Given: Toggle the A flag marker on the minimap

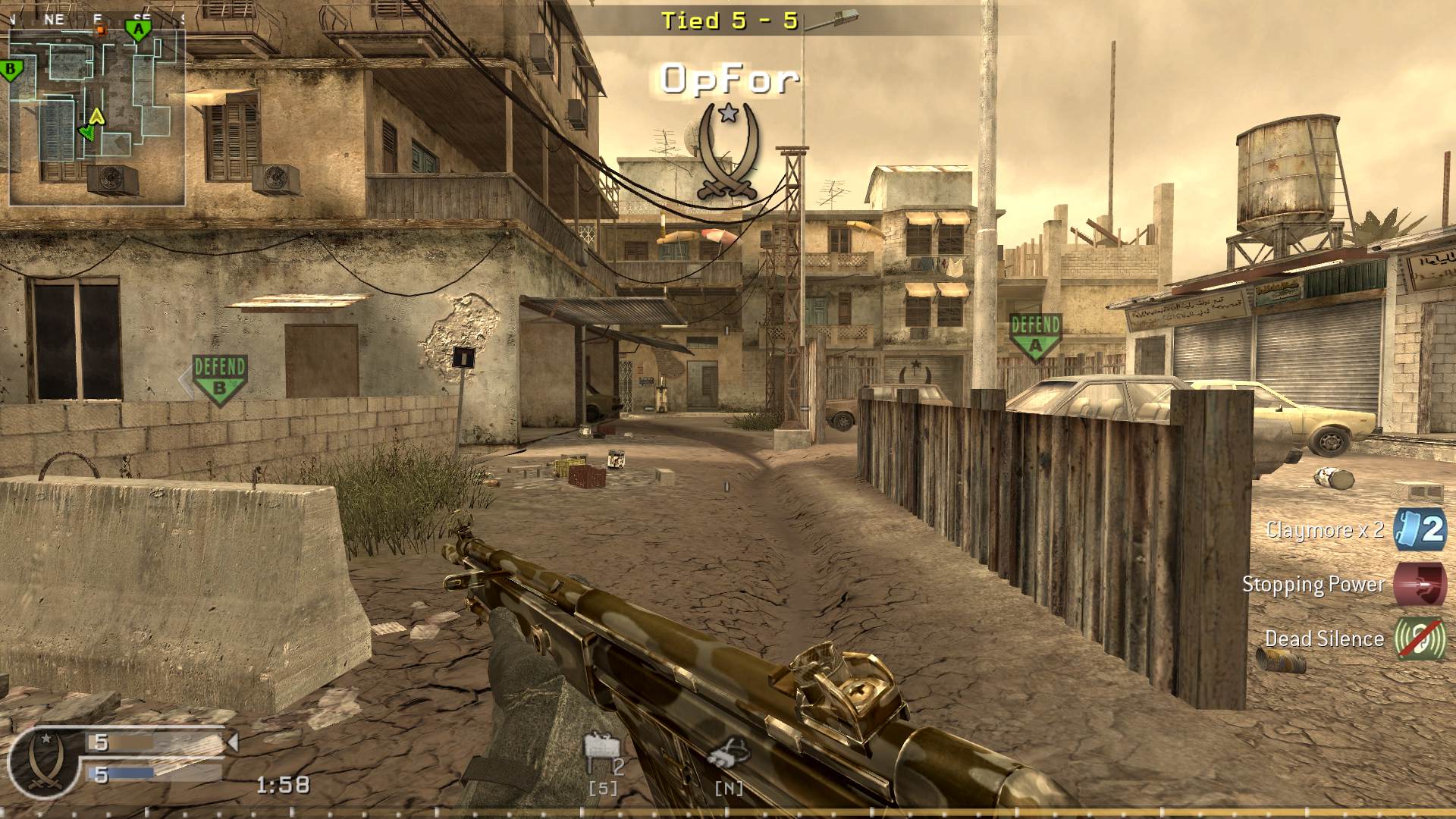Looking at the screenshot, I should (x=139, y=28).
